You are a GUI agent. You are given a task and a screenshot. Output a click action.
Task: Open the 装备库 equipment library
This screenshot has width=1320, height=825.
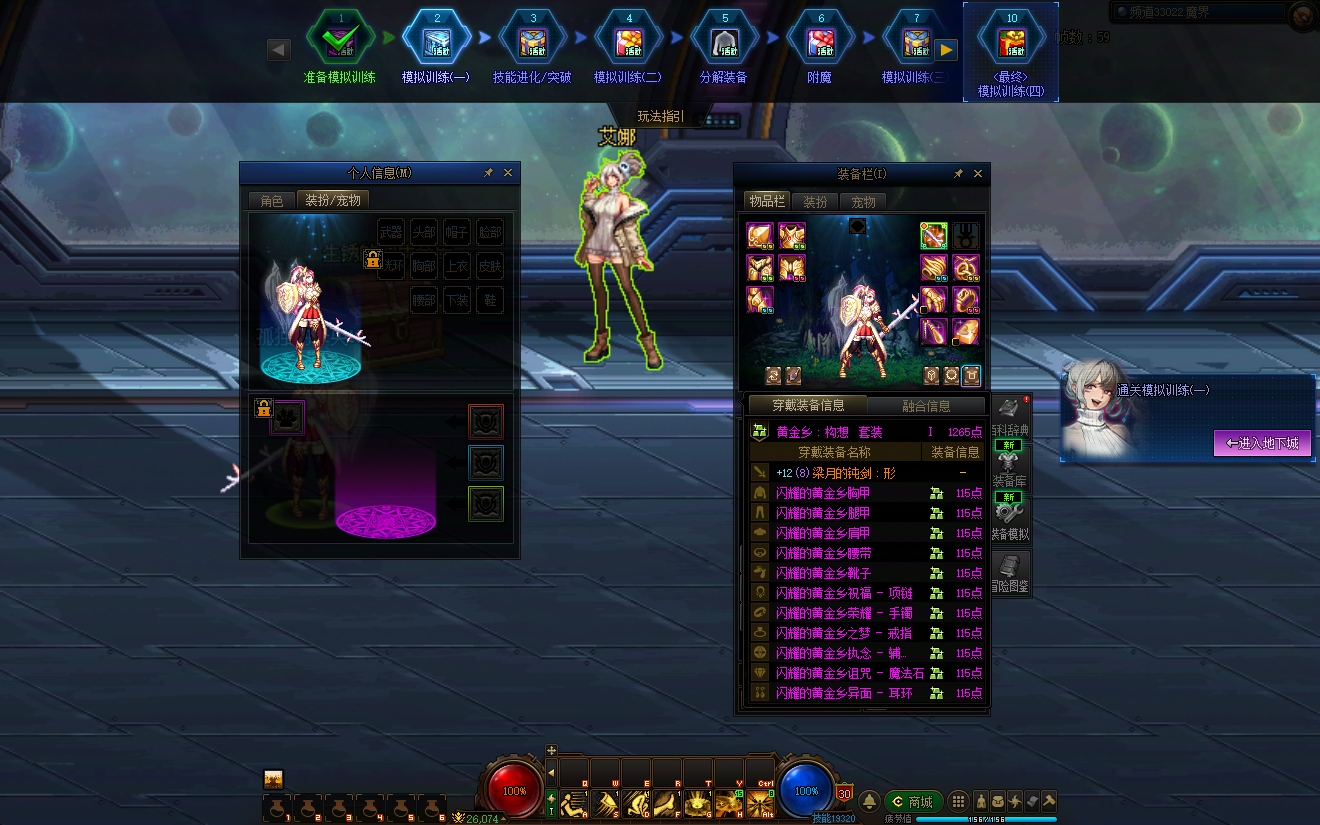(x=1009, y=469)
